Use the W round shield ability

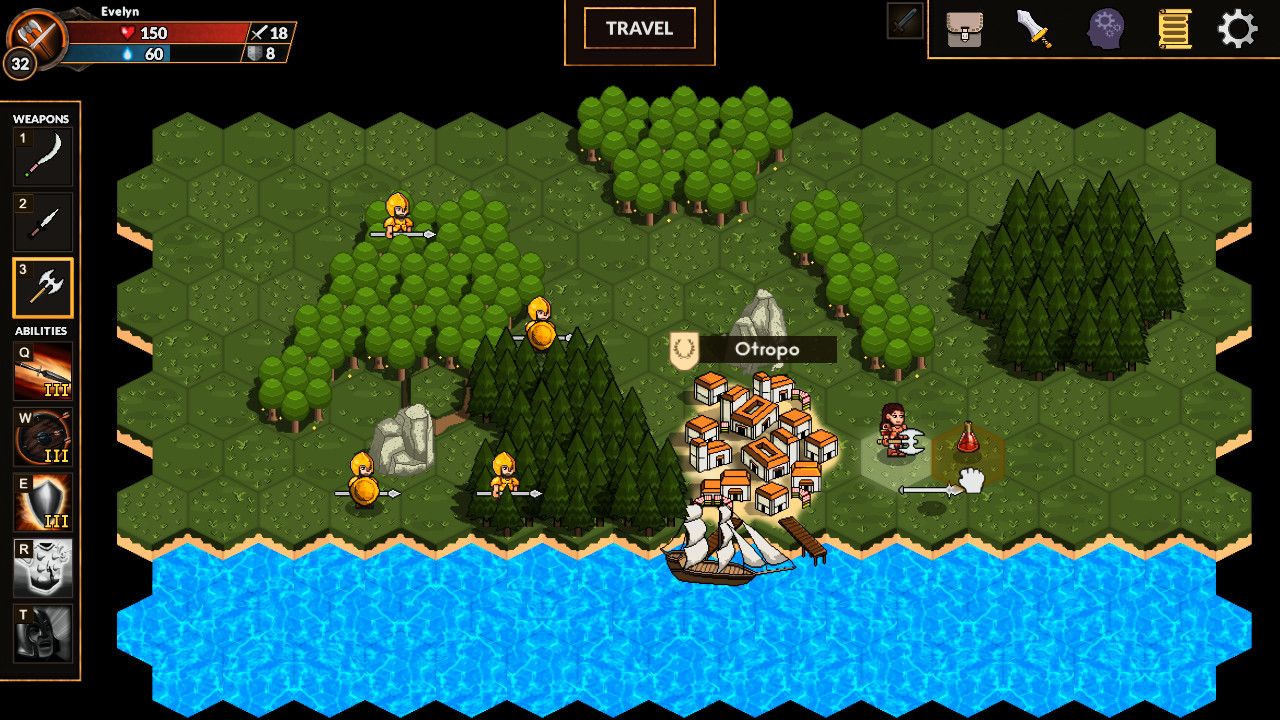43,437
